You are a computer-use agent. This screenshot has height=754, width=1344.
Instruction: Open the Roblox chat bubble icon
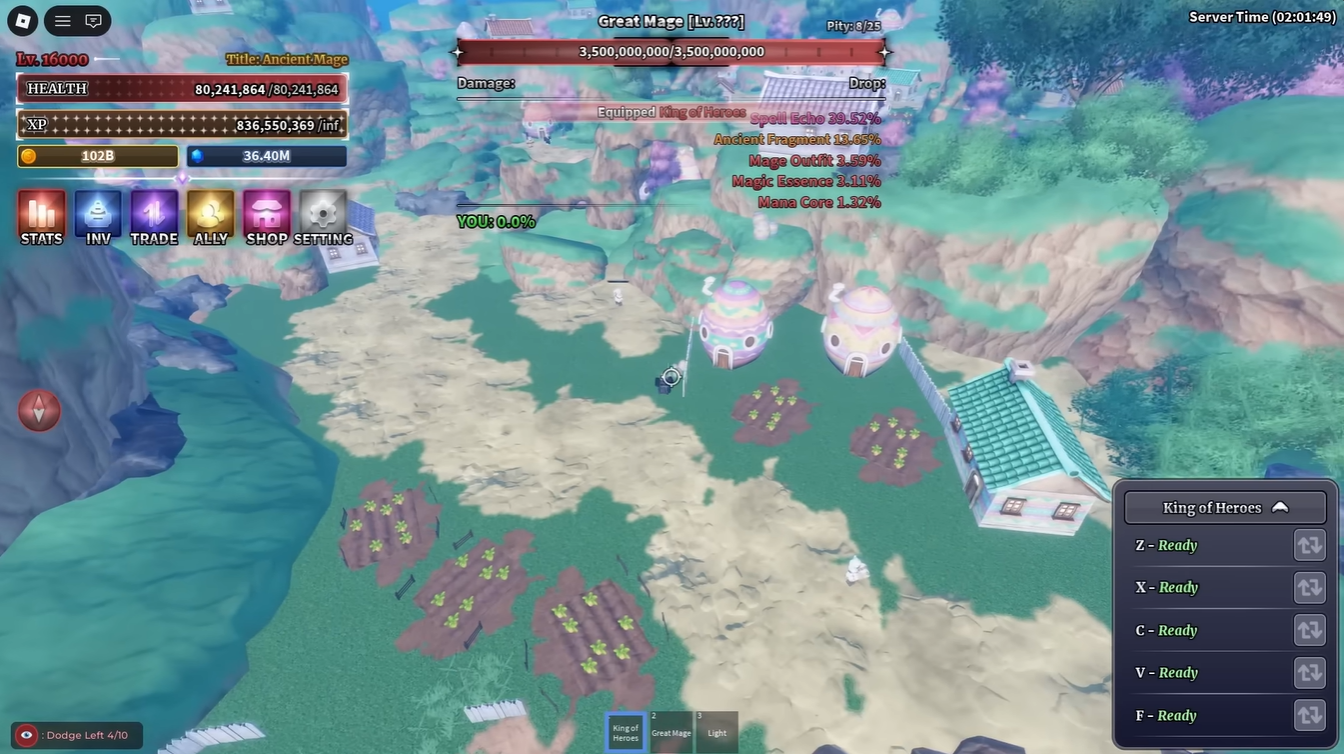93,20
